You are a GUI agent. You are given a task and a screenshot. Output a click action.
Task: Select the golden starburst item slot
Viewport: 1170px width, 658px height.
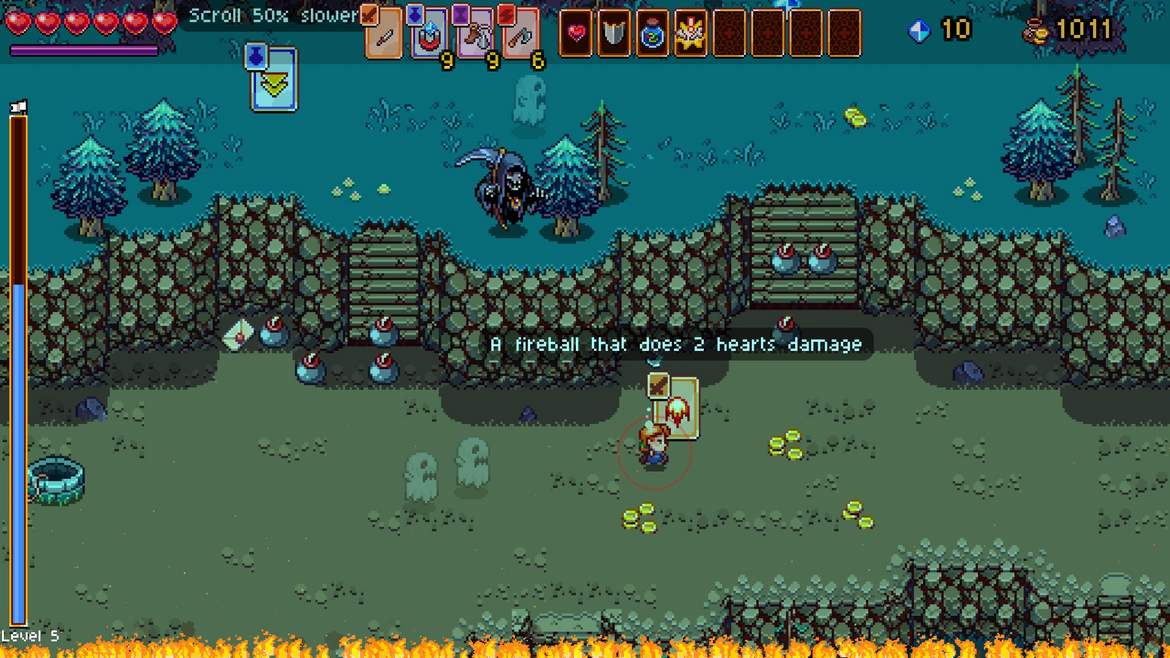point(690,34)
